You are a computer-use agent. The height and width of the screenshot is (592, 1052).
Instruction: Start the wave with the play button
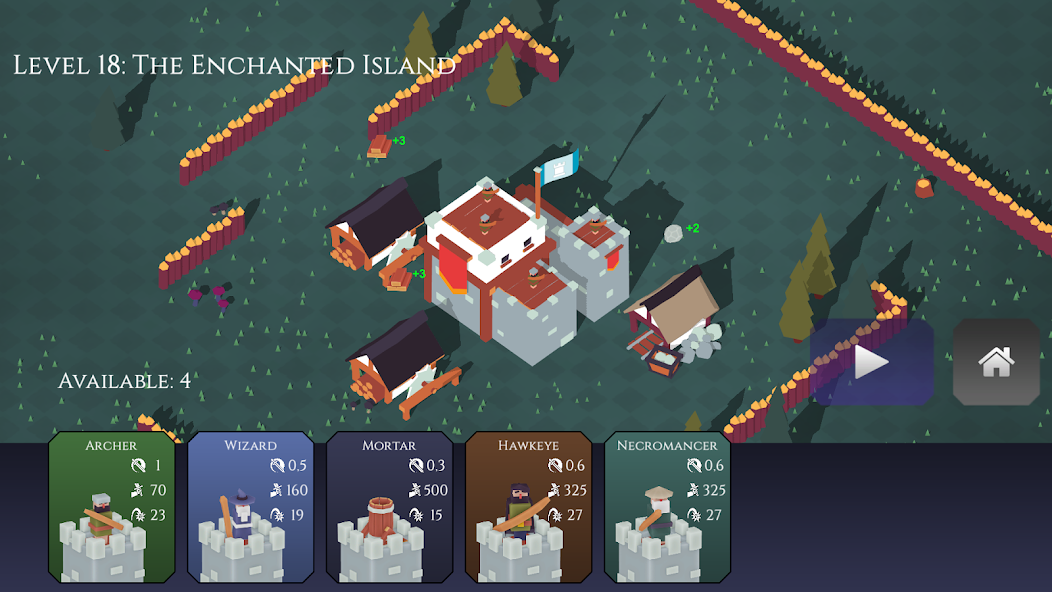tap(871, 362)
